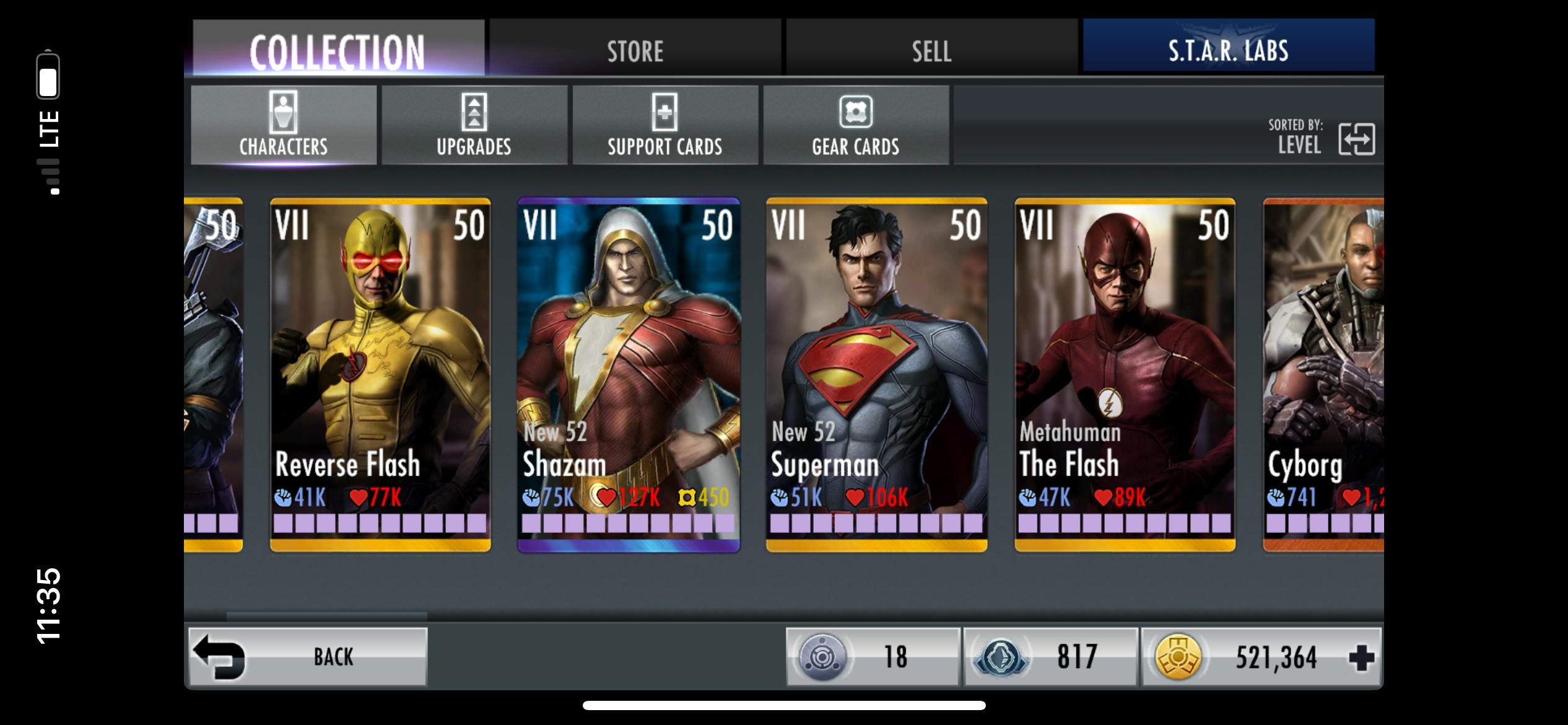Screen dimensions: 1568x725
Task: Add more power credits with plus button
Action: coord(1361,658)
